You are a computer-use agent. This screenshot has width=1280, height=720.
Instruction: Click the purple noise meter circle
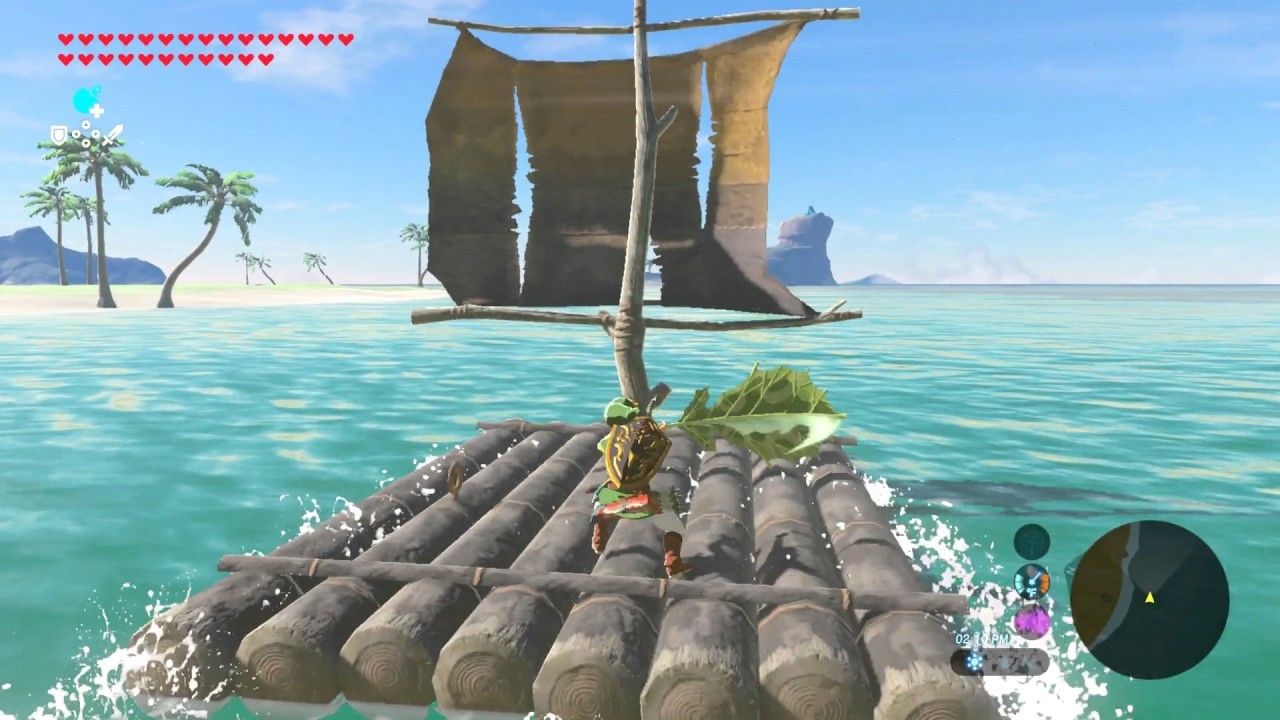click(1031, 621)
